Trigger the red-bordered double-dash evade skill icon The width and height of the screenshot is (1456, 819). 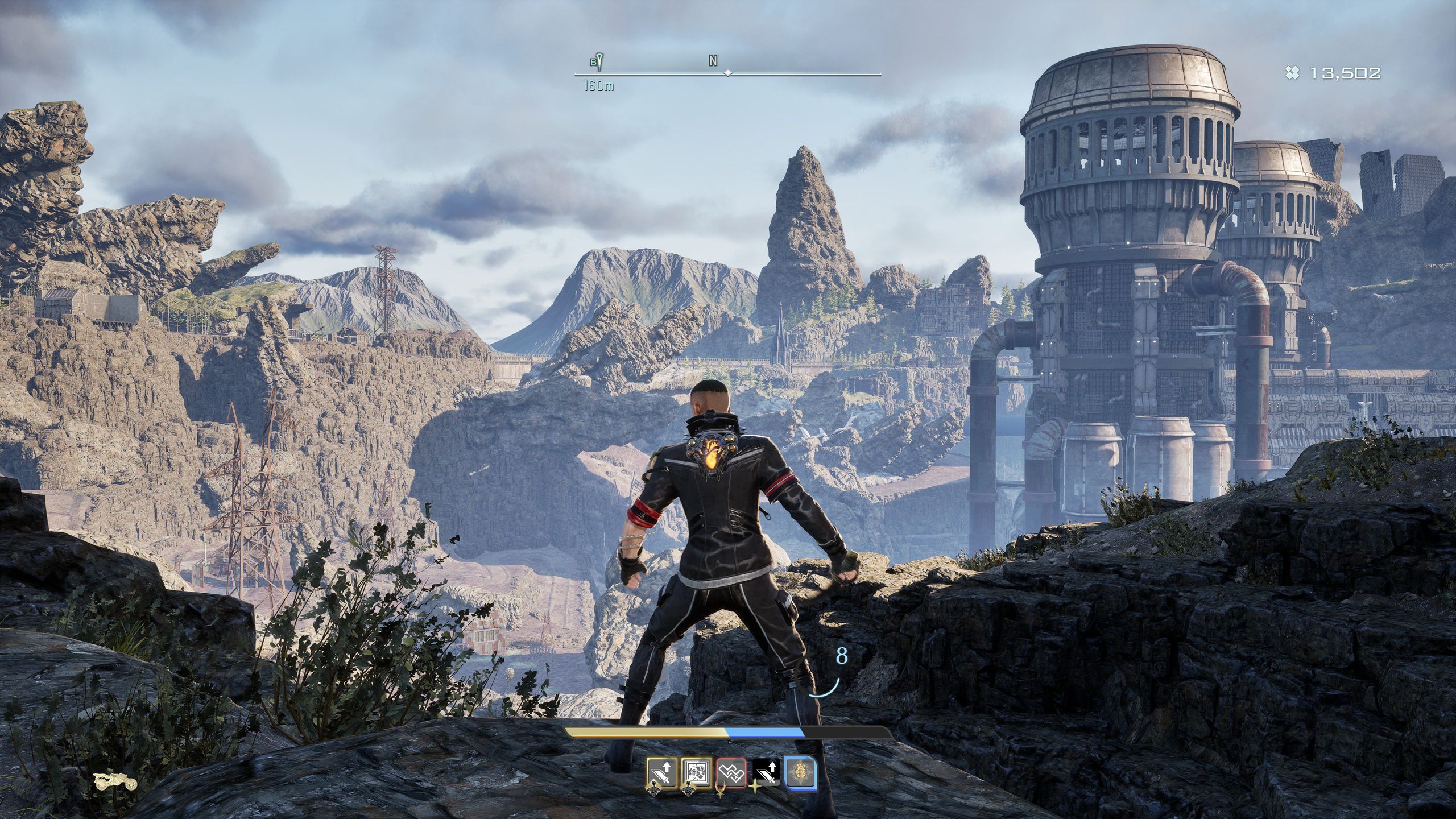[731, 774]
